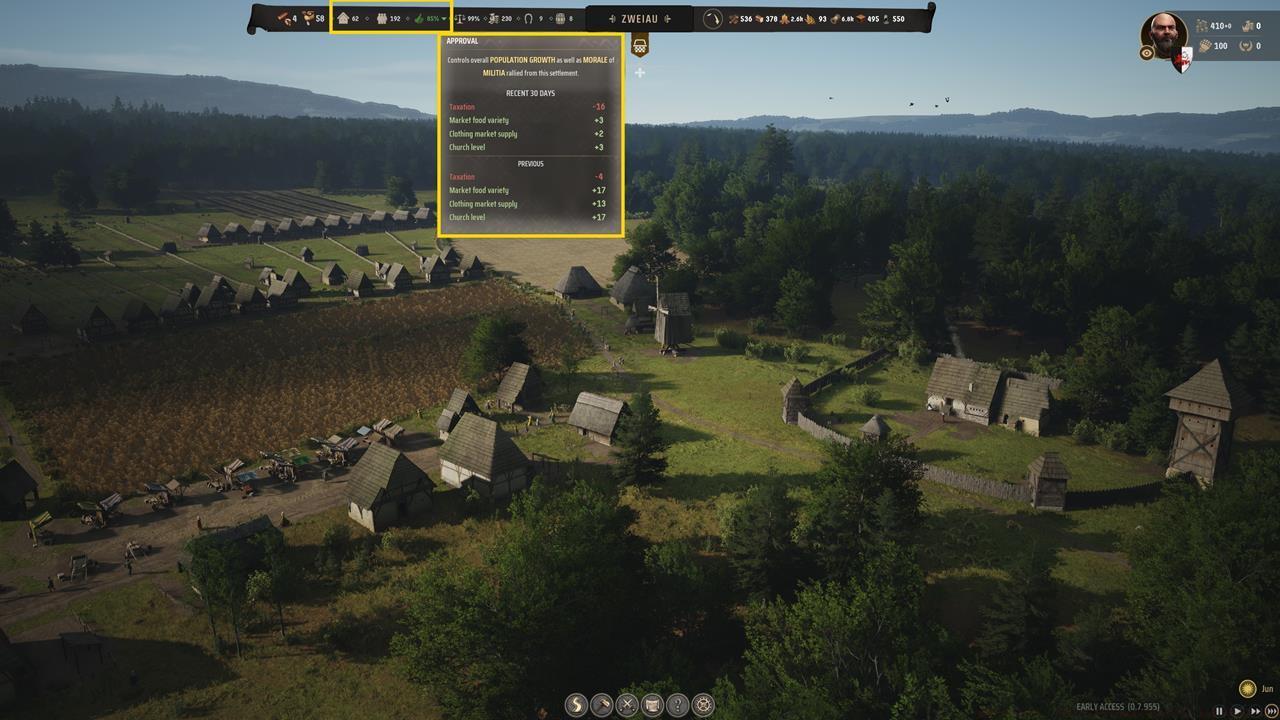1280x720 pixels.
Task: Open the settings gear in bottom toolbar
Action: pyautogui.click(x=700, y=705)
